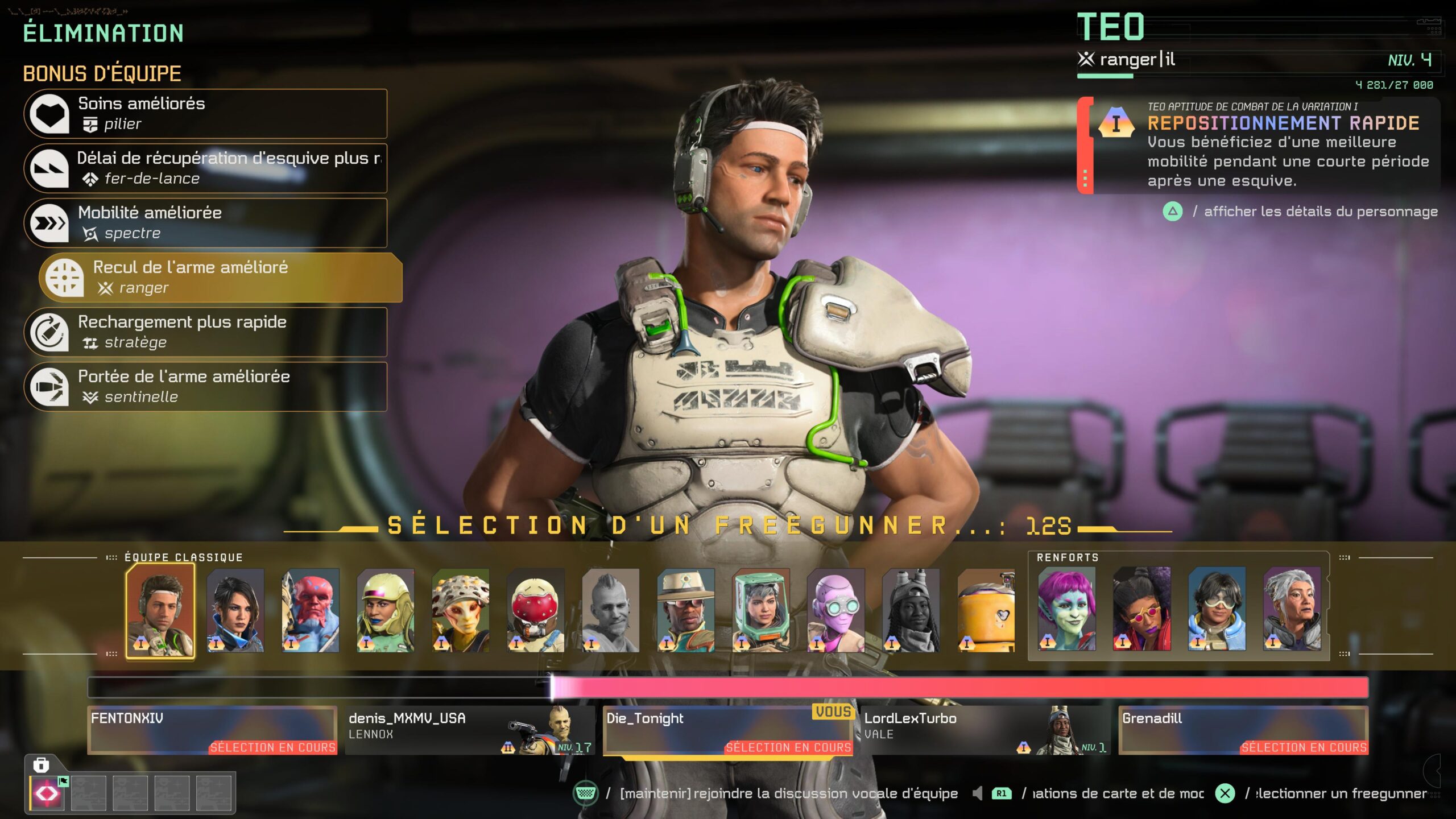Select the gray-haired woman reinforcement portrait
This screenshot has width=1456, height=819.
click(1292, 609)
